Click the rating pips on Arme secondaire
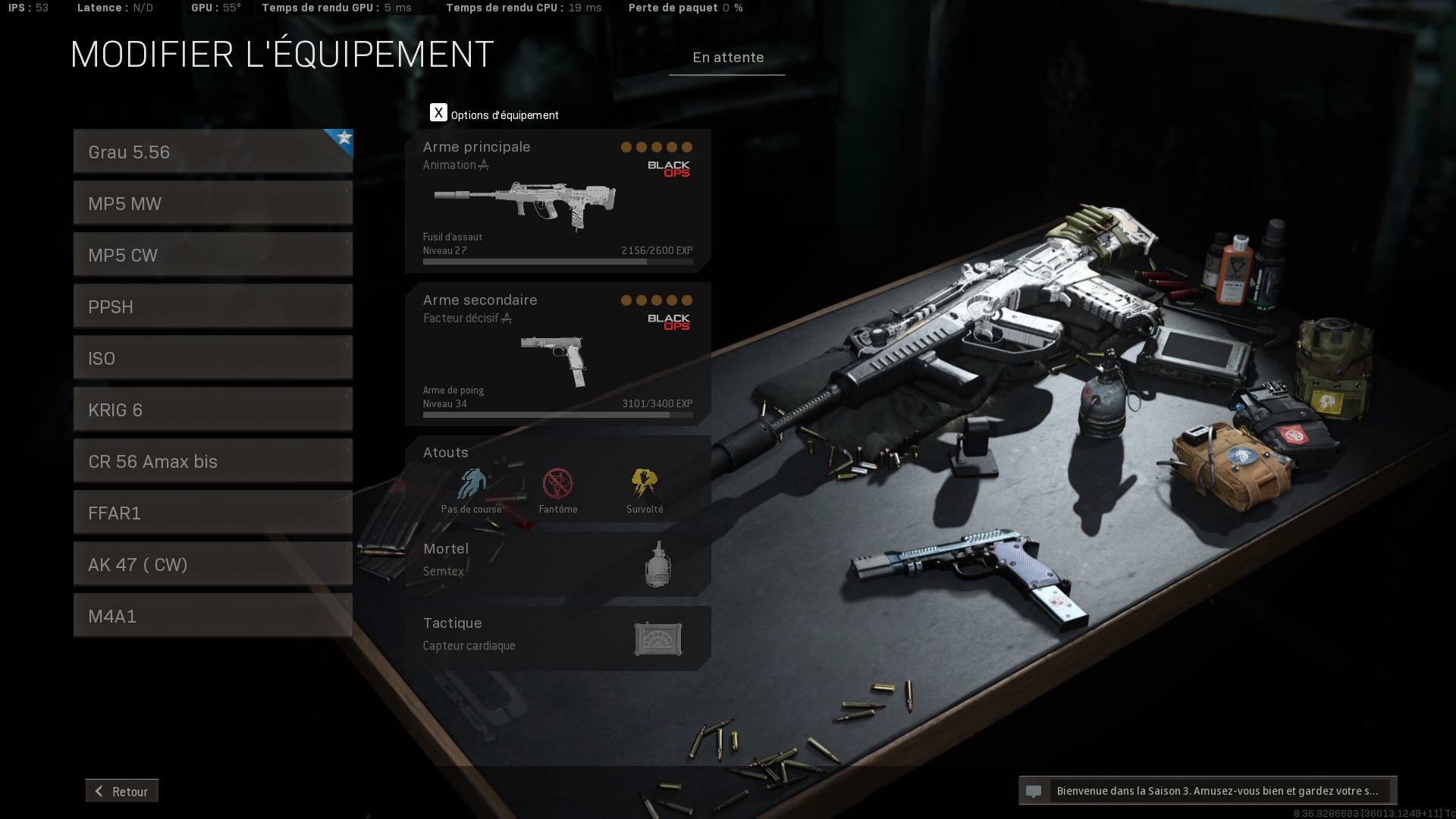Screen dimensions: 1456x819 coord(655,300)
